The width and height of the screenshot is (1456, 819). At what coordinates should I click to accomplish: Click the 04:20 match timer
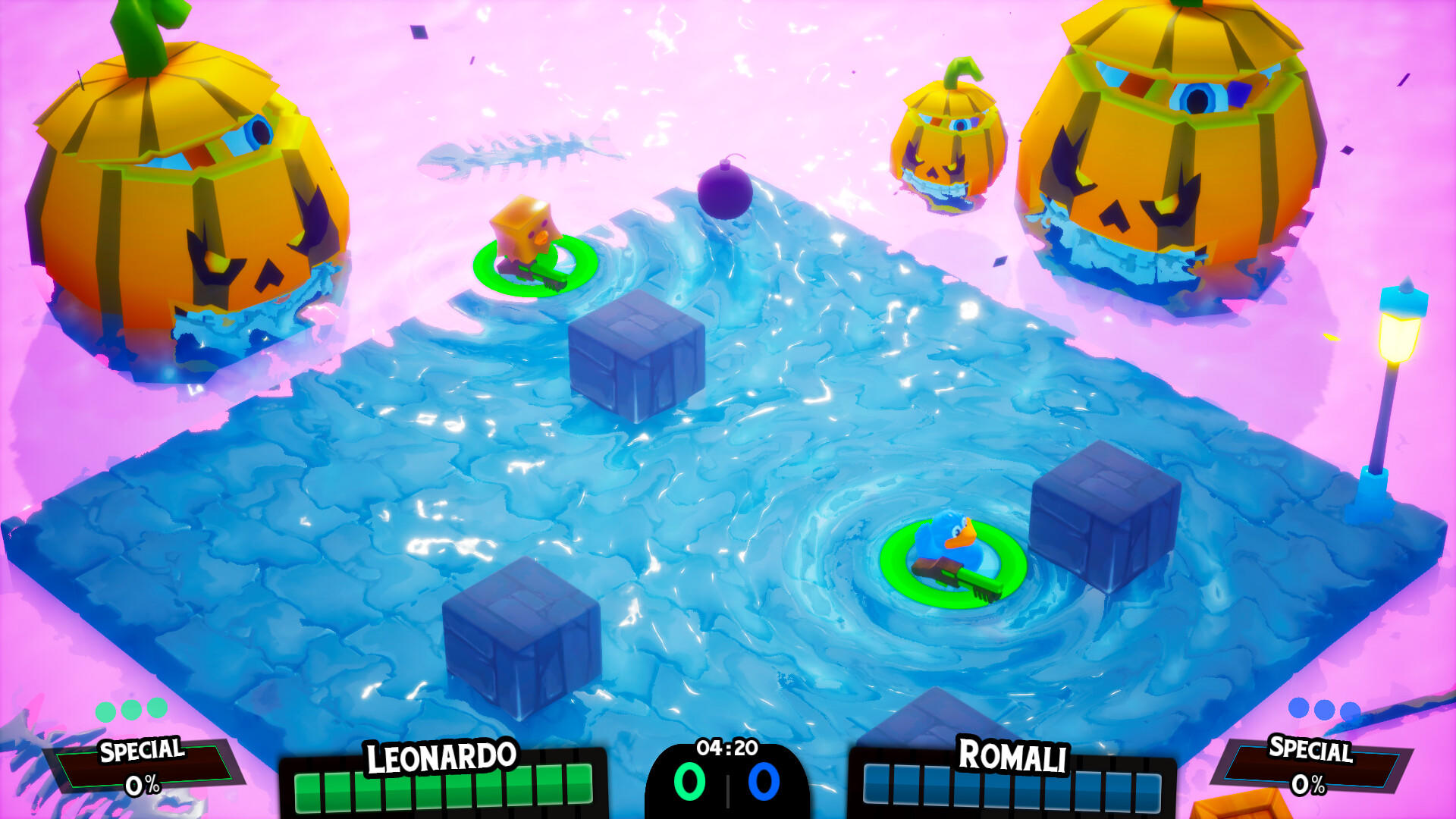[727, 747]
